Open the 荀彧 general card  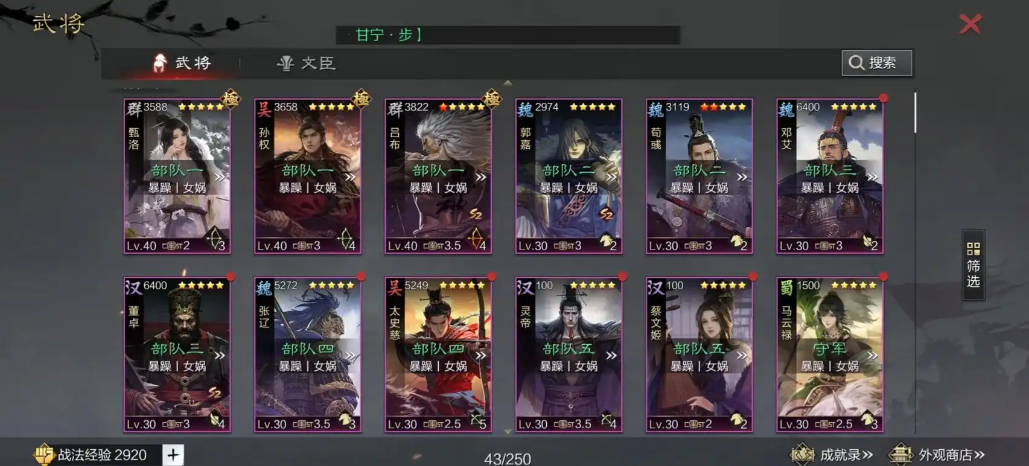tap(699, 175)
